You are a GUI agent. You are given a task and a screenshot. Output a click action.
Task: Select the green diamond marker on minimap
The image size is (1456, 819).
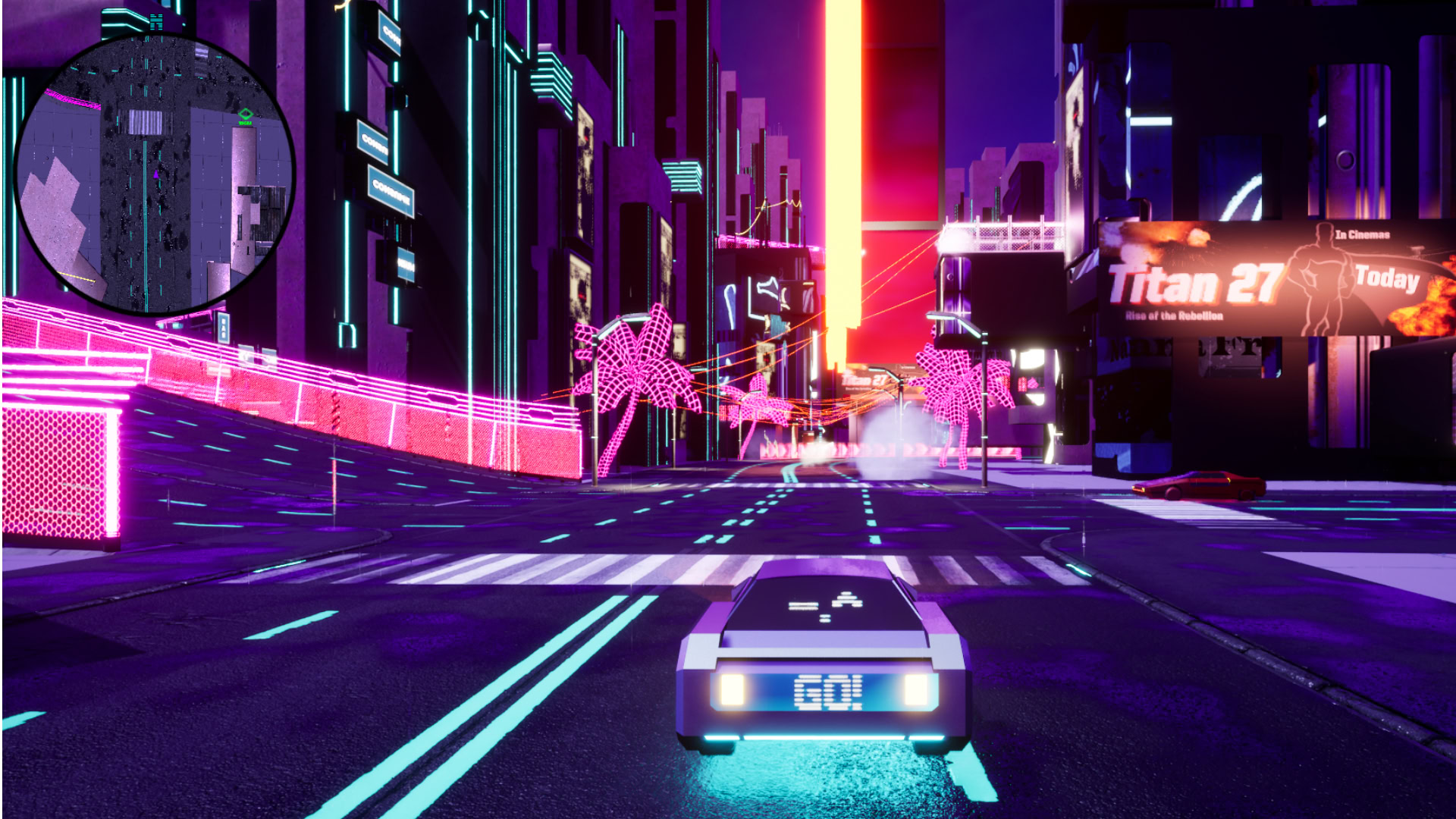click(245, 115)
